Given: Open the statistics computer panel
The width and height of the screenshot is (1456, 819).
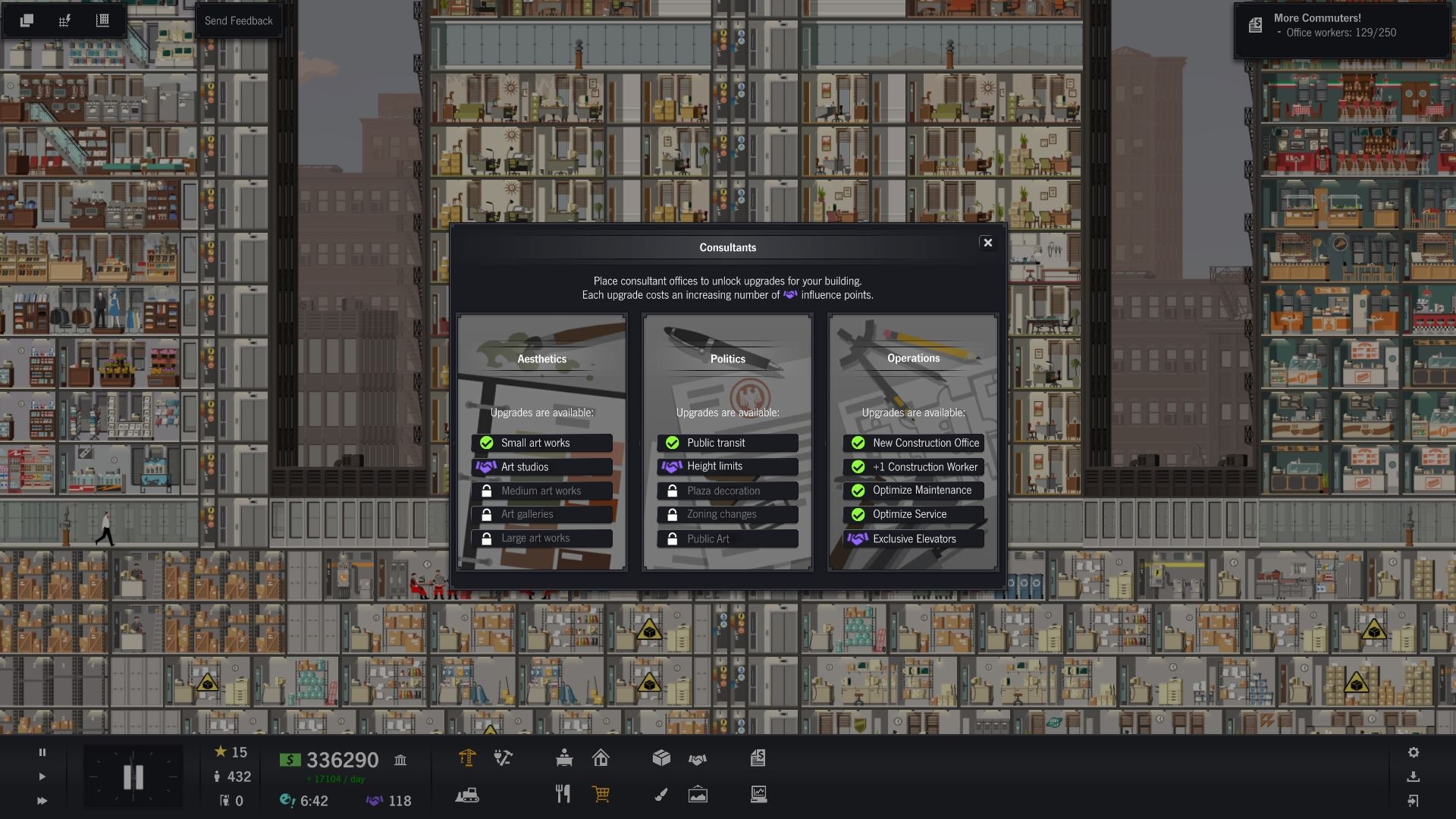Looking at the screenshot, I should click(x=758, y=795).
